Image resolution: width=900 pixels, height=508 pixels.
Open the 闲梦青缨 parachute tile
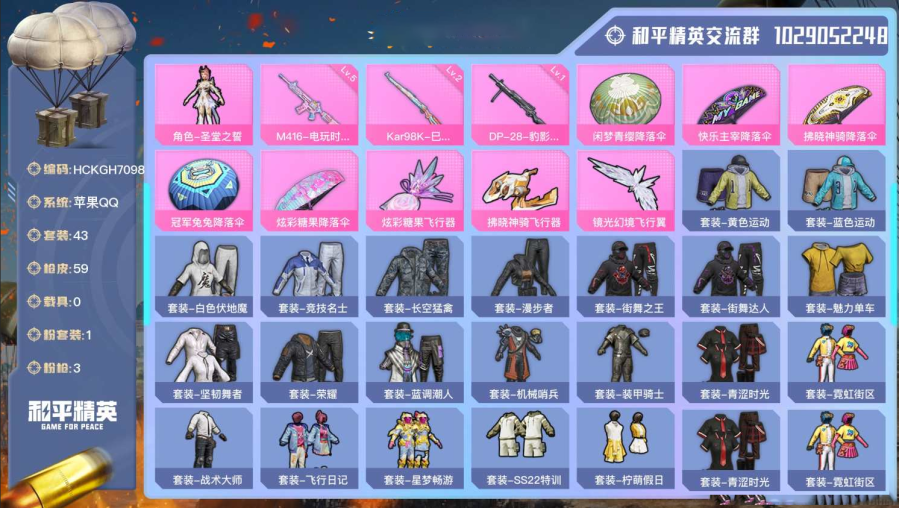tap(625, 103)
